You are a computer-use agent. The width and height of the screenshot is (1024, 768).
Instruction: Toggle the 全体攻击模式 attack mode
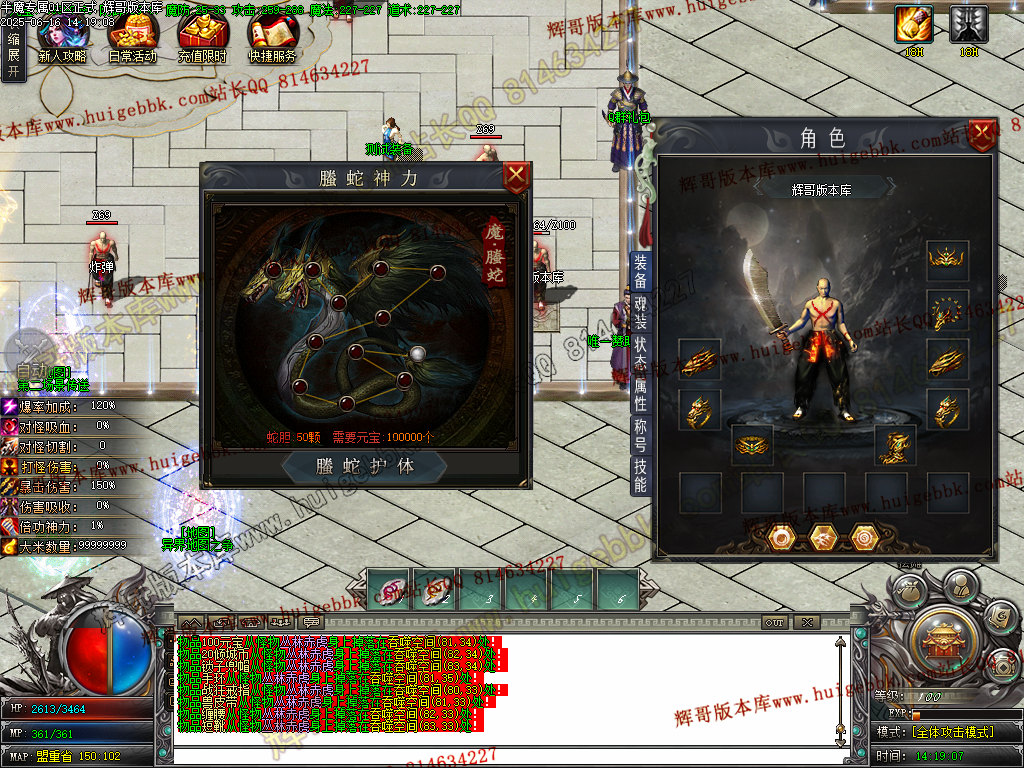(x=952, y=732)
